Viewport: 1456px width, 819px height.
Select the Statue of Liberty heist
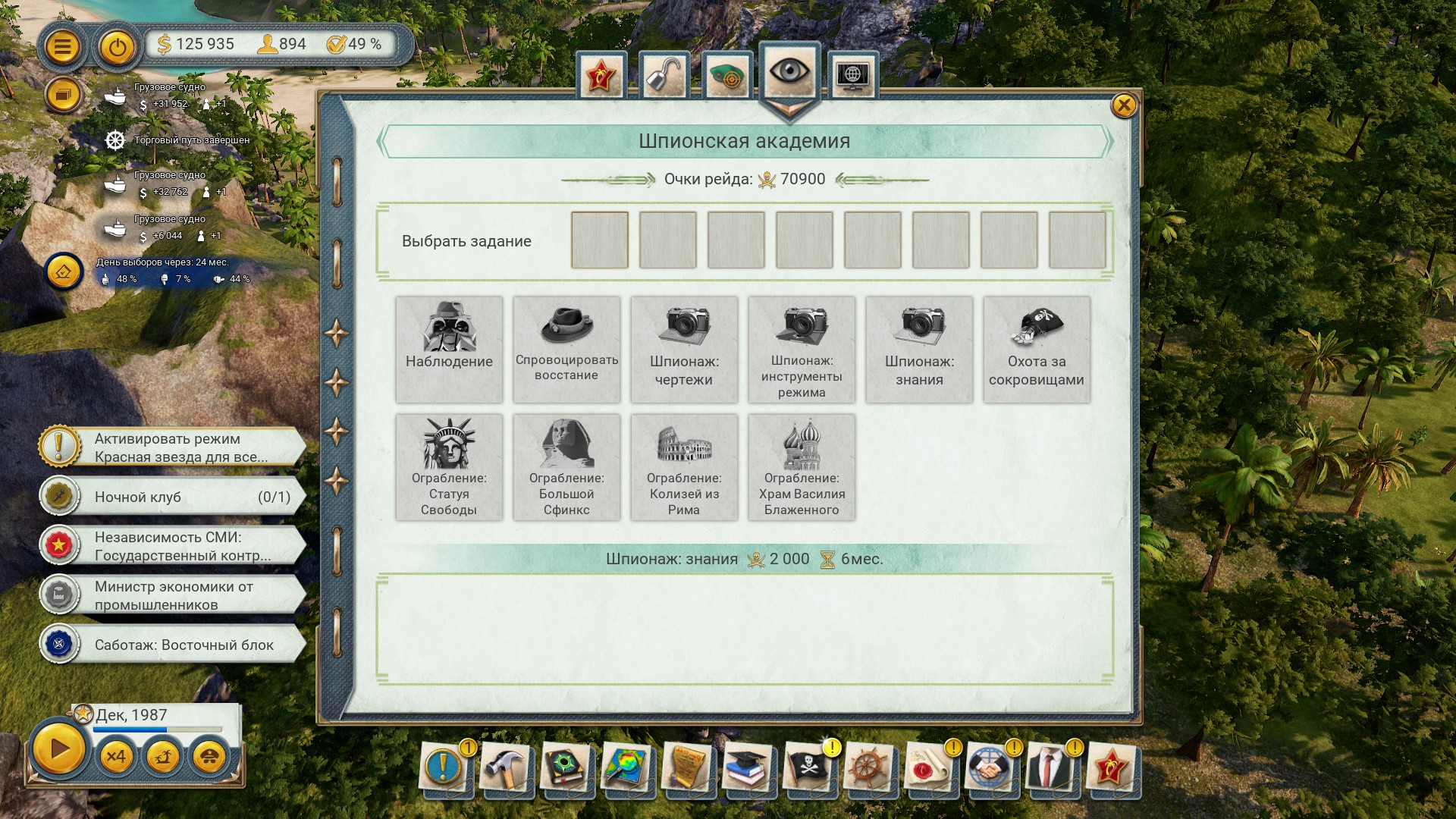449,466
